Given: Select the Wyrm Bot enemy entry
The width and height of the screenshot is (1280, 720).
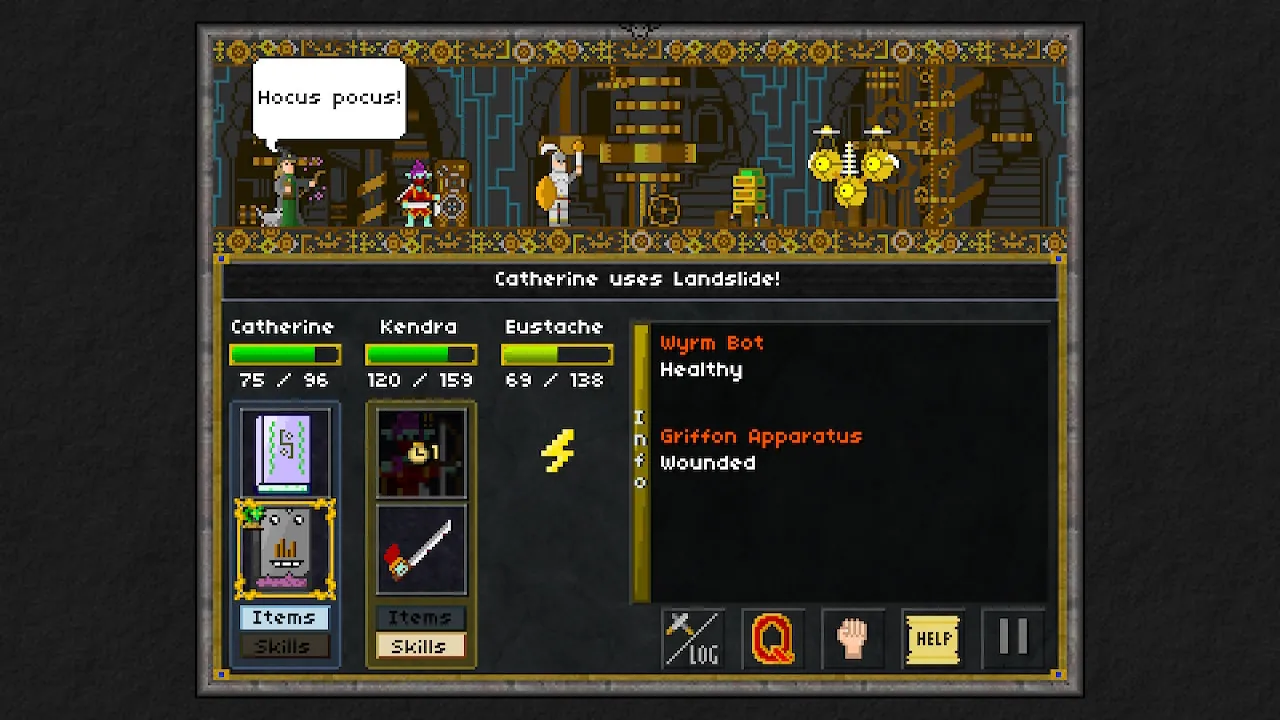Looking at the screenshot, I should 714,343.
